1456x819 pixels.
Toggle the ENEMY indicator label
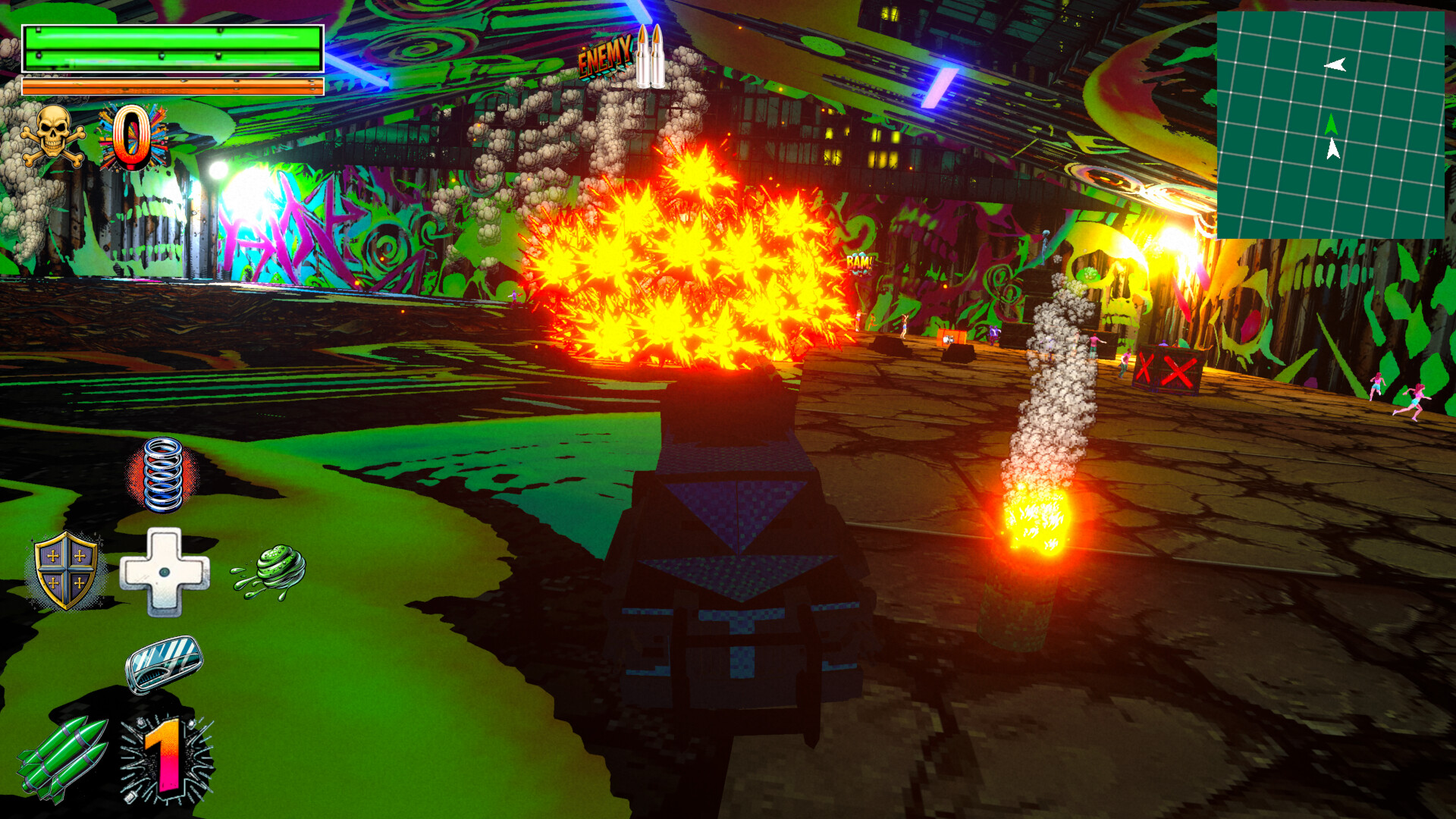pyautogui.click(x=603, y=57)
